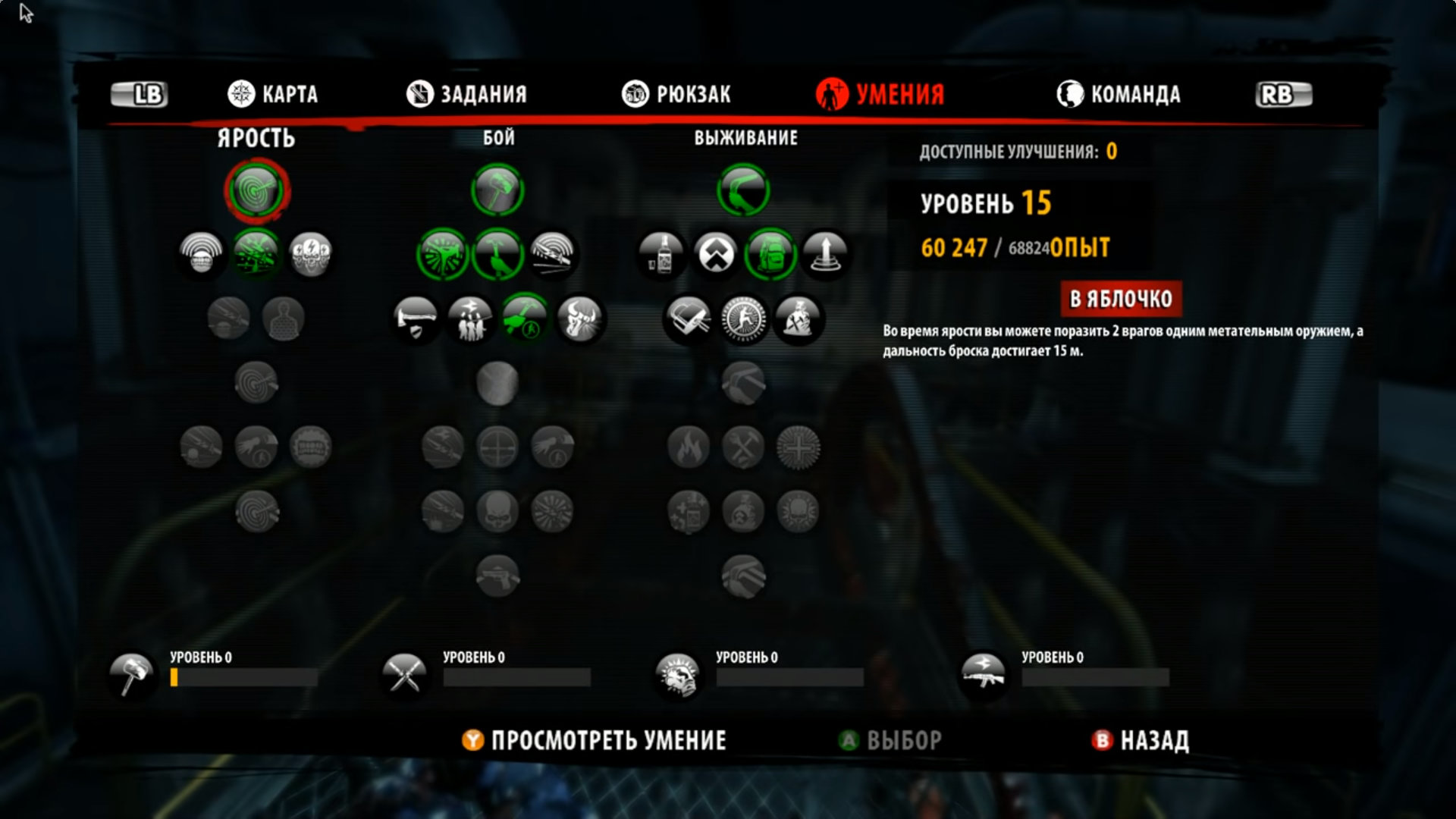Choose the sledgehammer skill atop the Бой tree
The image size is (1456, 819).
pos(497,190)
